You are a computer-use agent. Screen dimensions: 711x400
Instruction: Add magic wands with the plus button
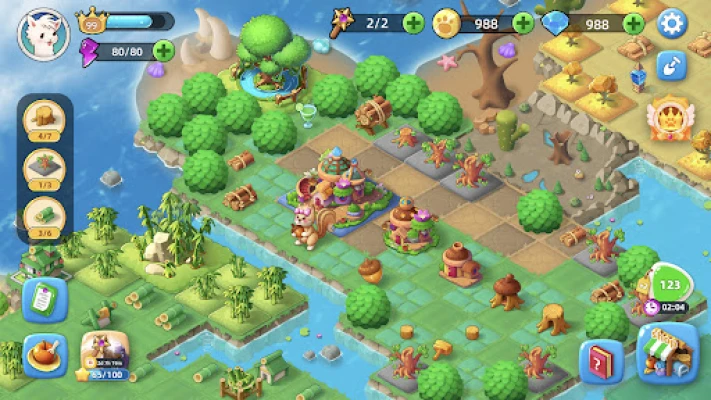click(413, 23)
